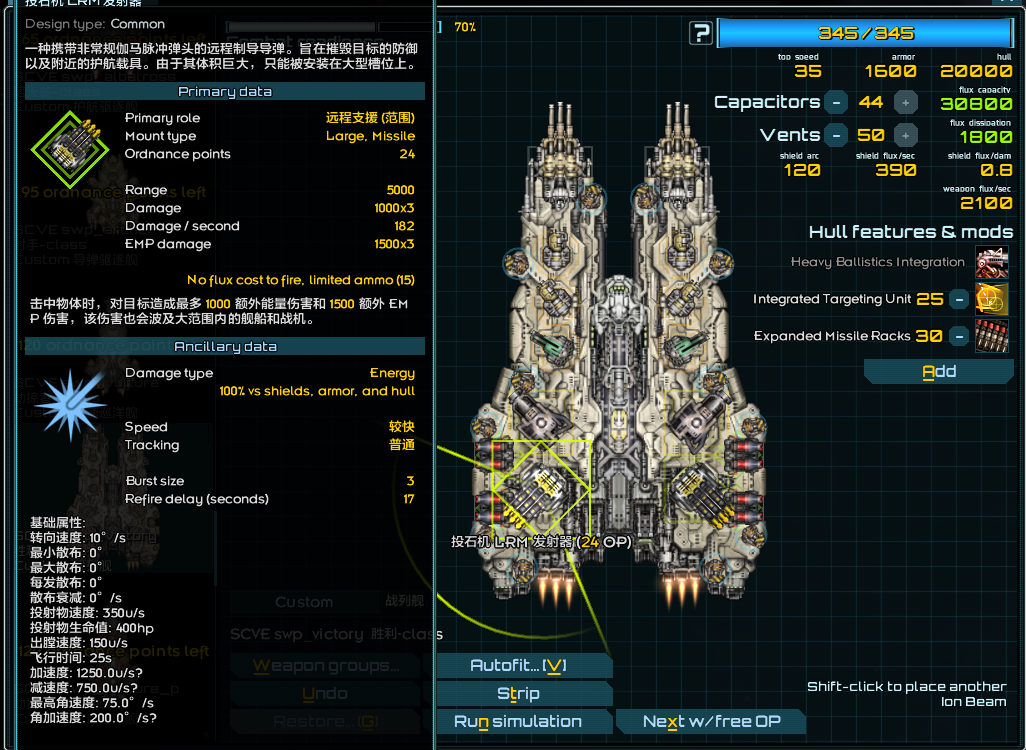Increase the Vents count

click(905, 135)
